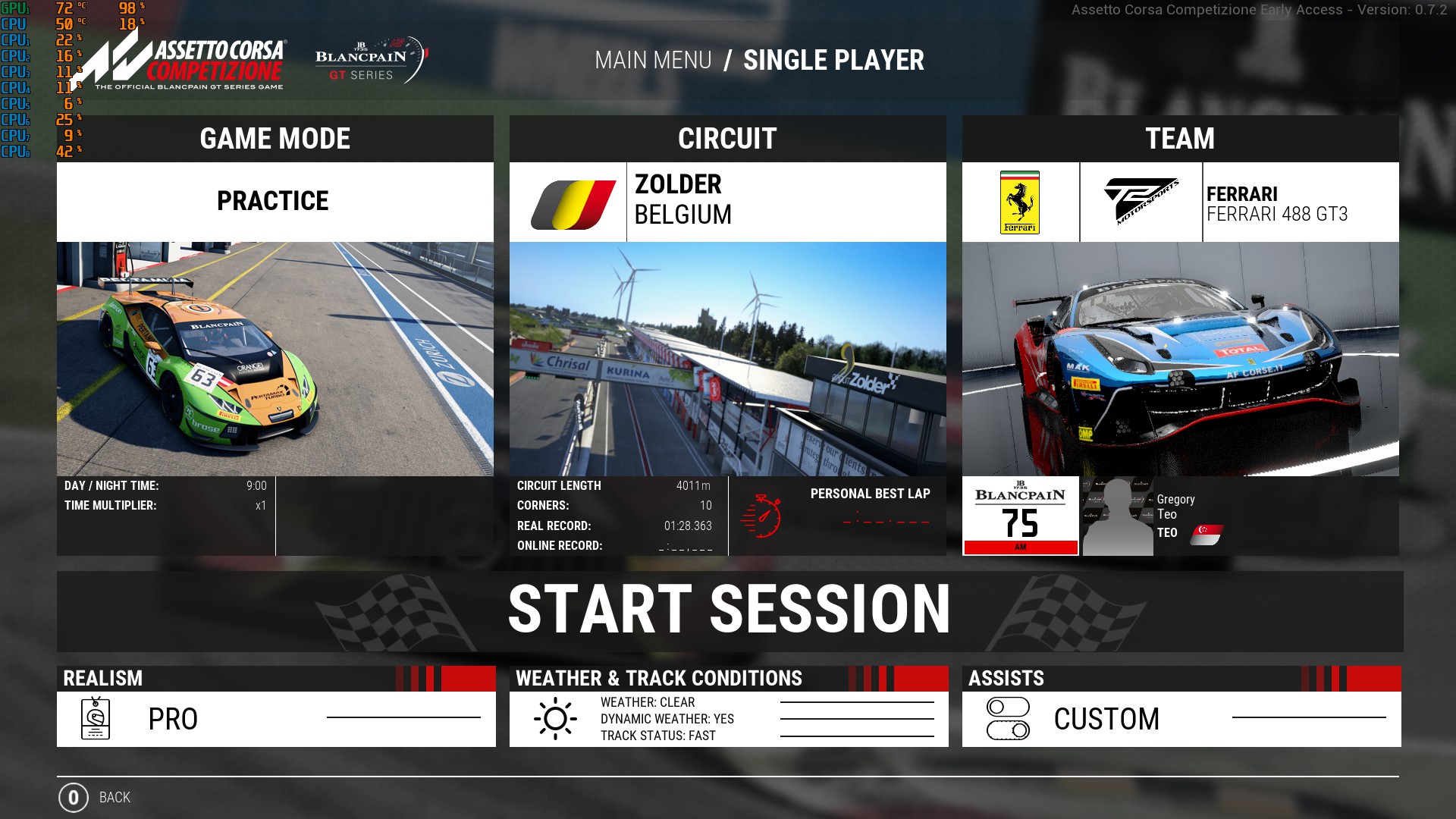The height and width of the screenshot is (819, 1456).
Task: Select the Ferrari car preview image
Action: 1180,359
